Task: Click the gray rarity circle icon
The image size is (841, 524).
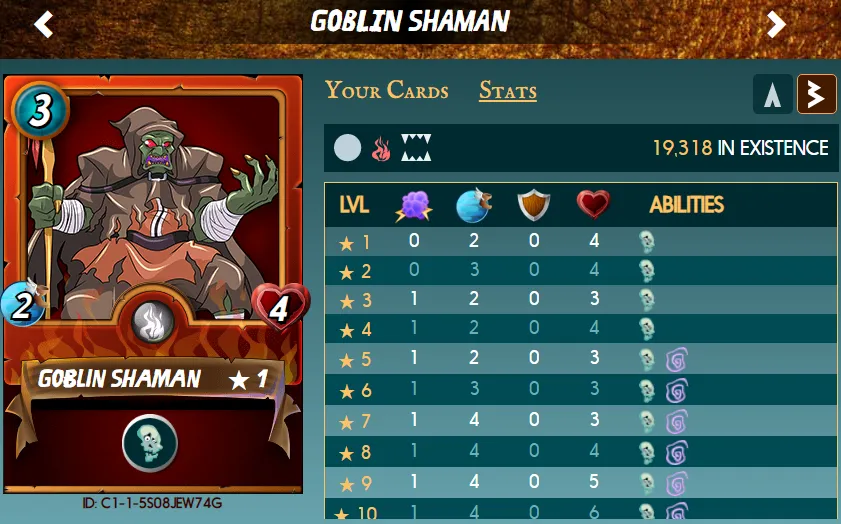Action: [347, 149]
